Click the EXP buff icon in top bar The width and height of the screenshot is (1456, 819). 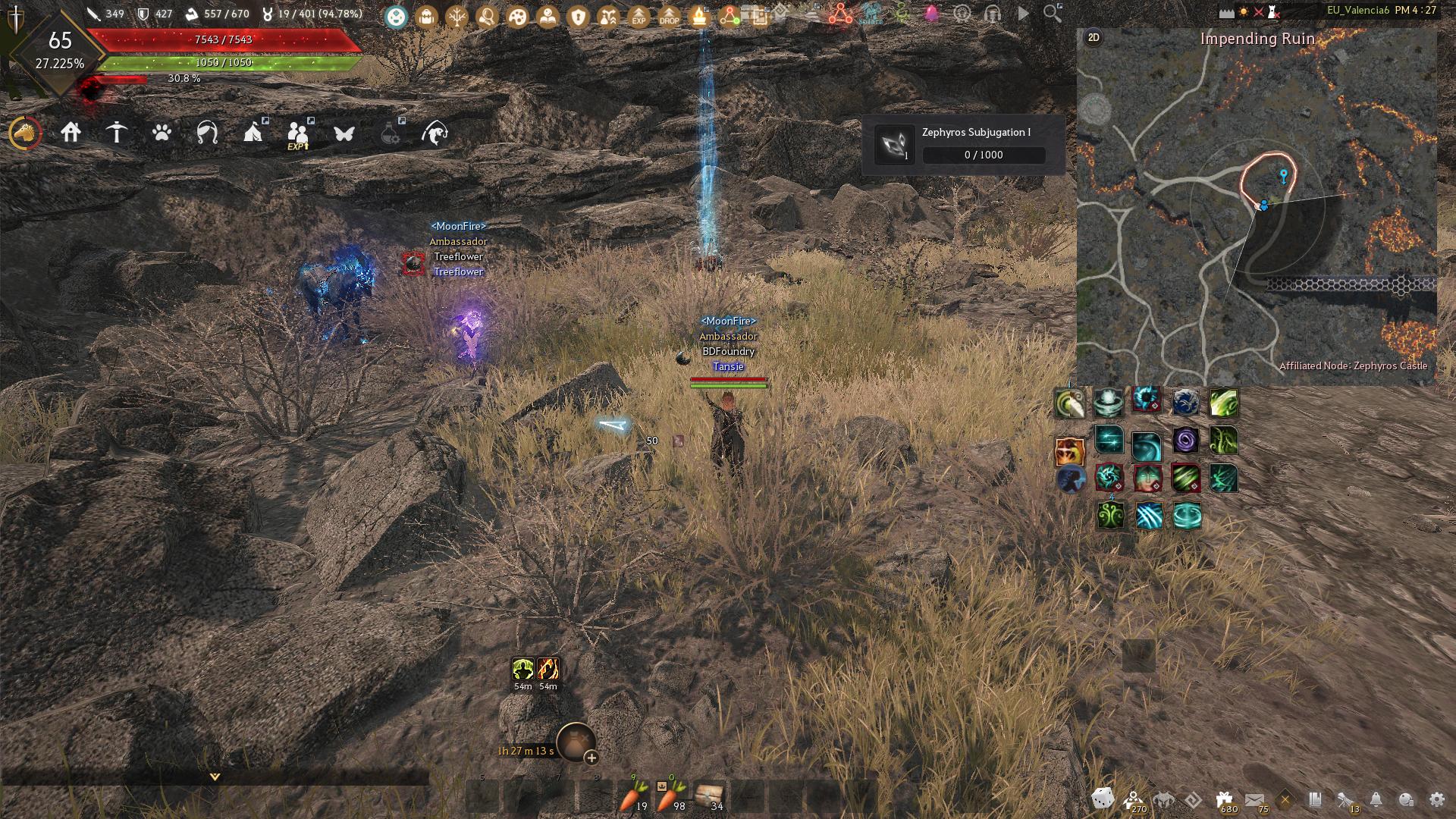(x=639, y=15)
